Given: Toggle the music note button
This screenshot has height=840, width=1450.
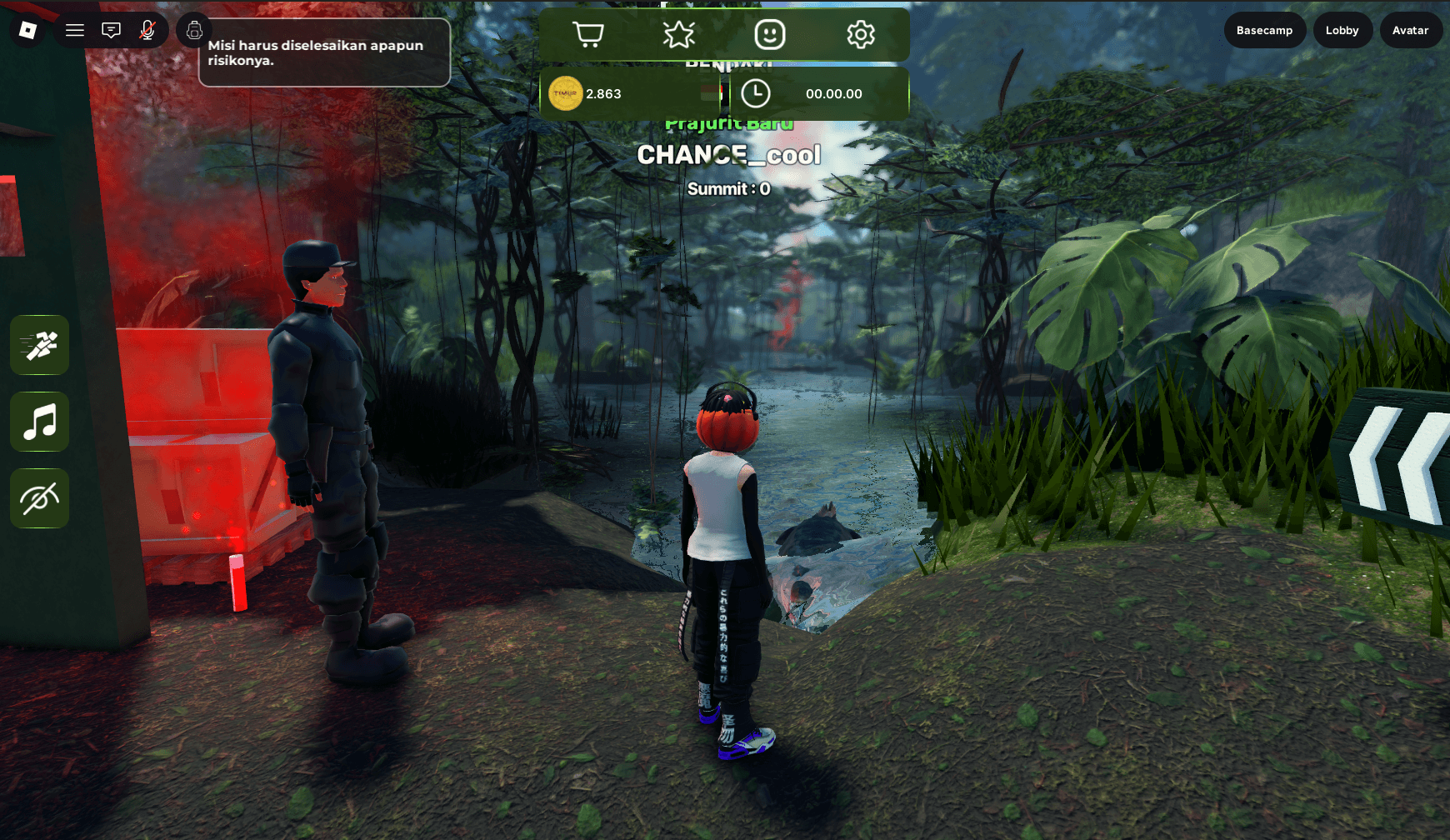Looking at the screenshot, I should pos(40,422).
